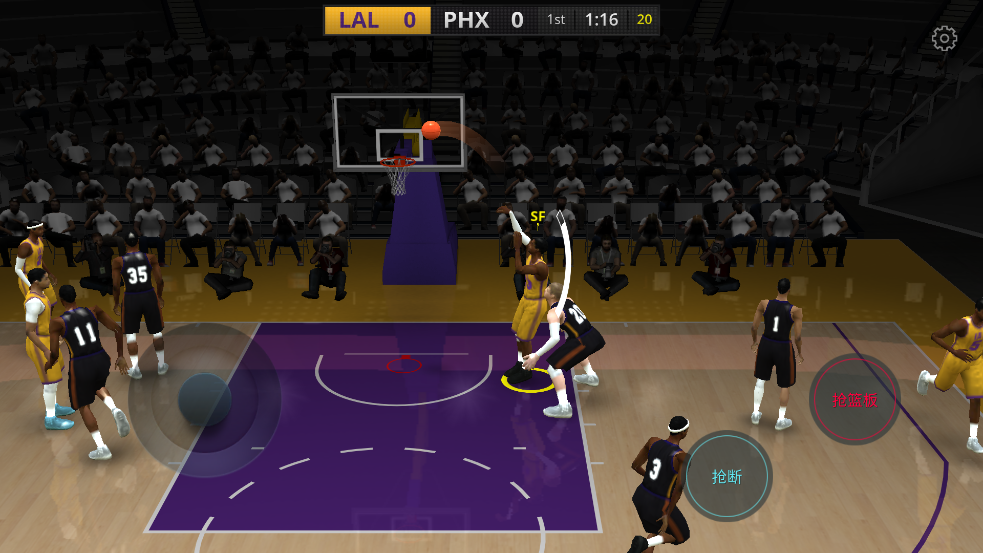The width and height of the screenshot is (983, 553).
Task: Open the settings gear icon
Action: 944,39
